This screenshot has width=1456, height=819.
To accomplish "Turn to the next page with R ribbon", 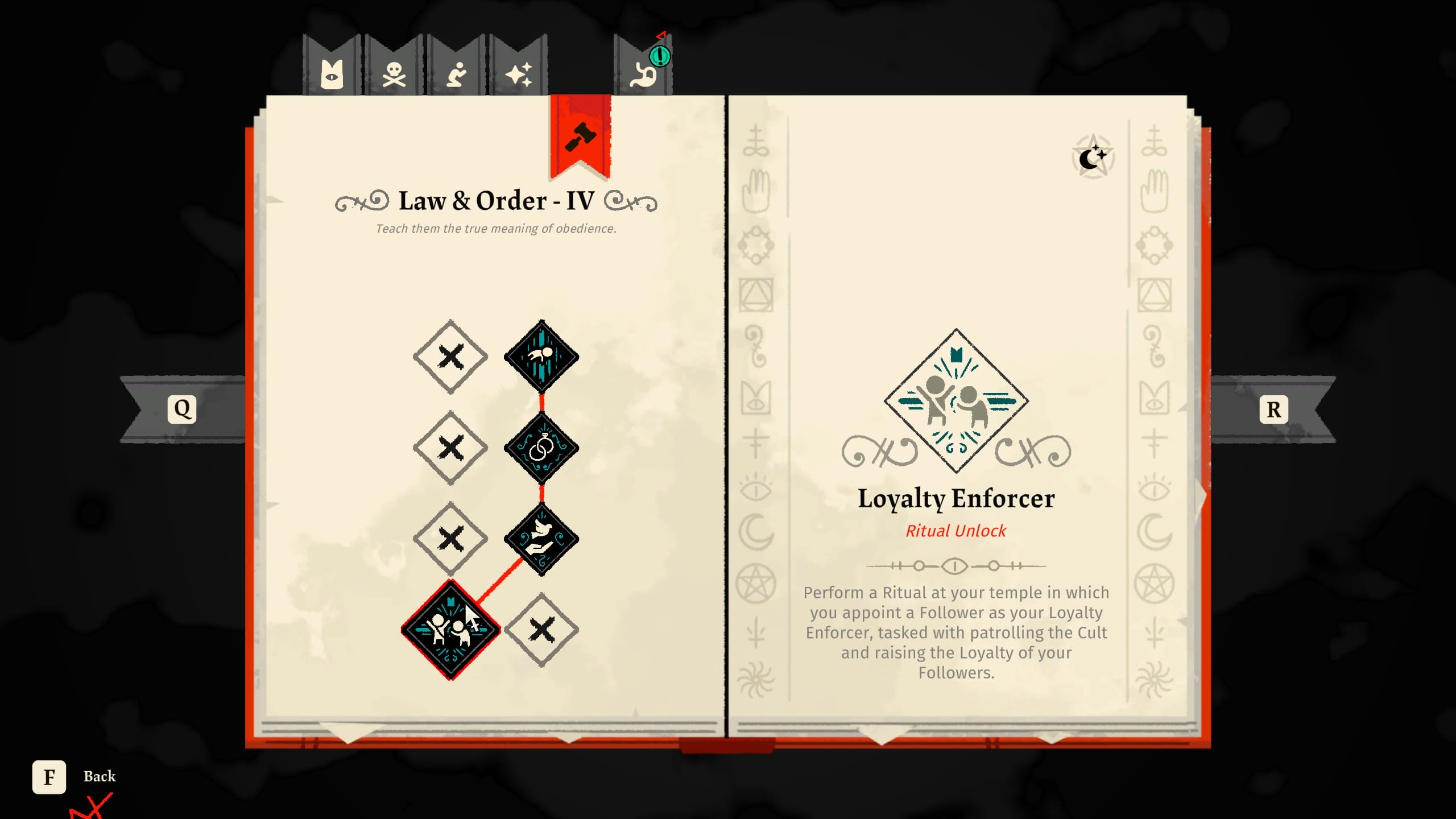I will (1273, 408).
